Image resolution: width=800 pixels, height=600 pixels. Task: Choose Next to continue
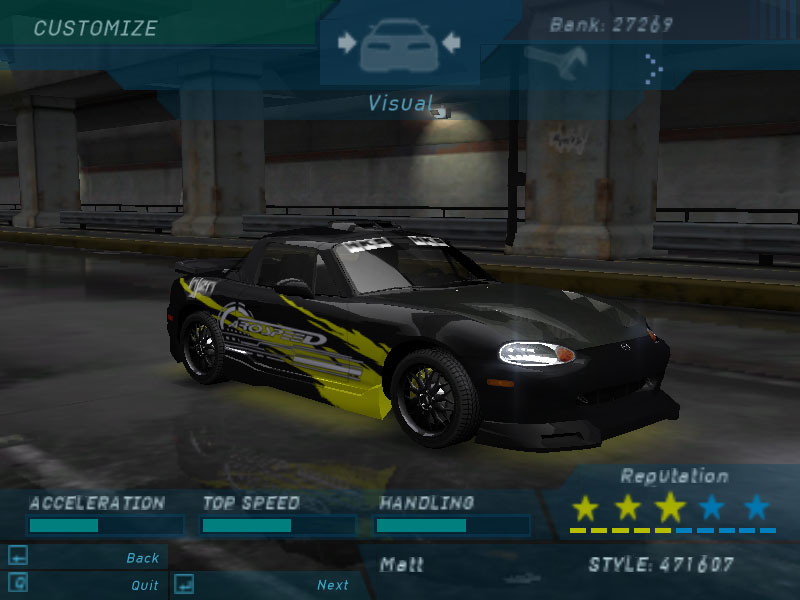(x=332, y=585)
